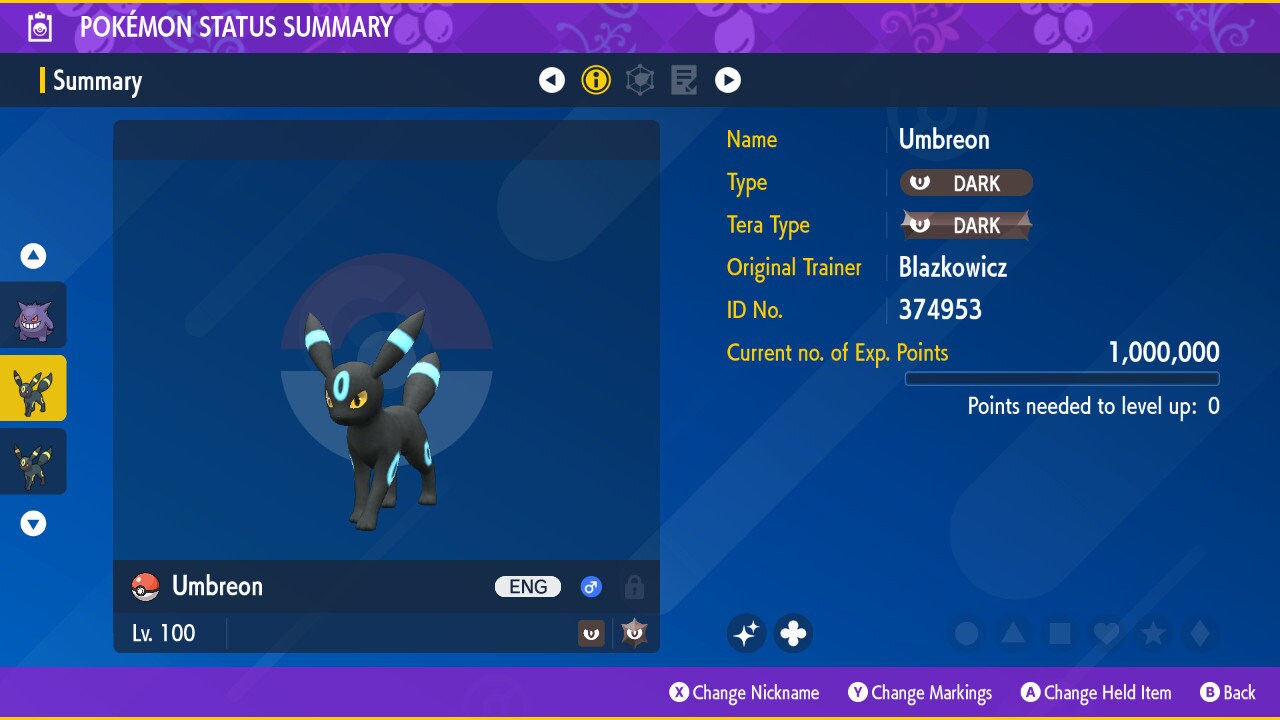The image size is (1280, 720).
Task: Toggle the heart marking
Action: click(x=1106, y=633)
